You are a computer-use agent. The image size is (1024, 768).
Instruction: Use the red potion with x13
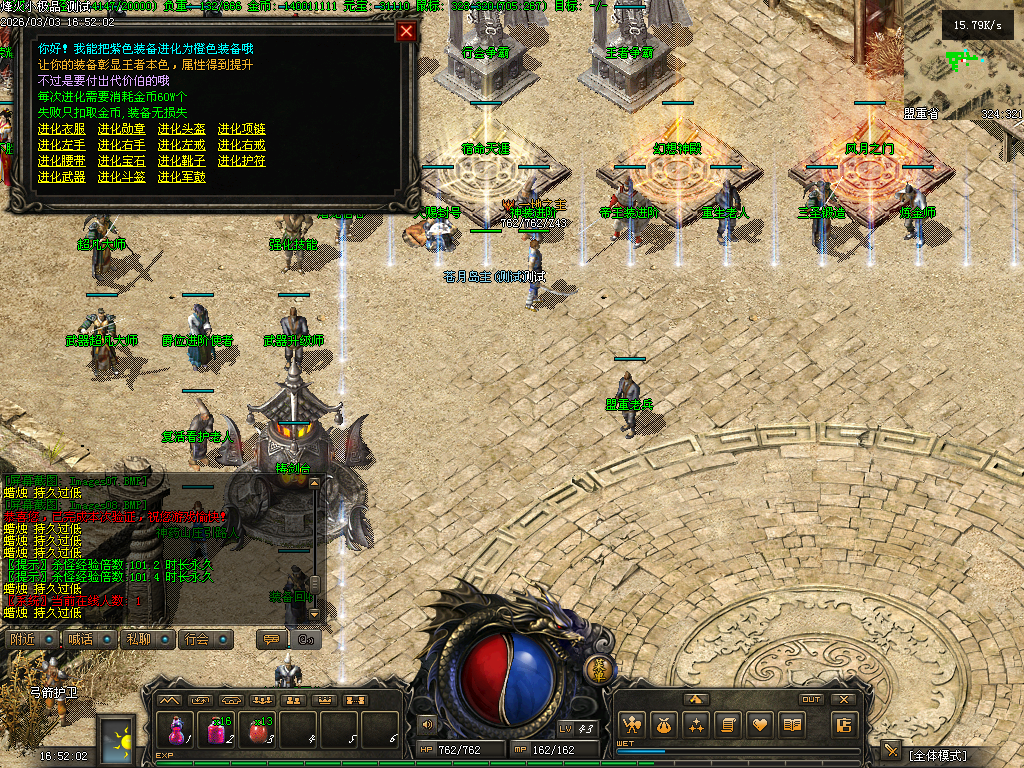click(x=259, y=729)
